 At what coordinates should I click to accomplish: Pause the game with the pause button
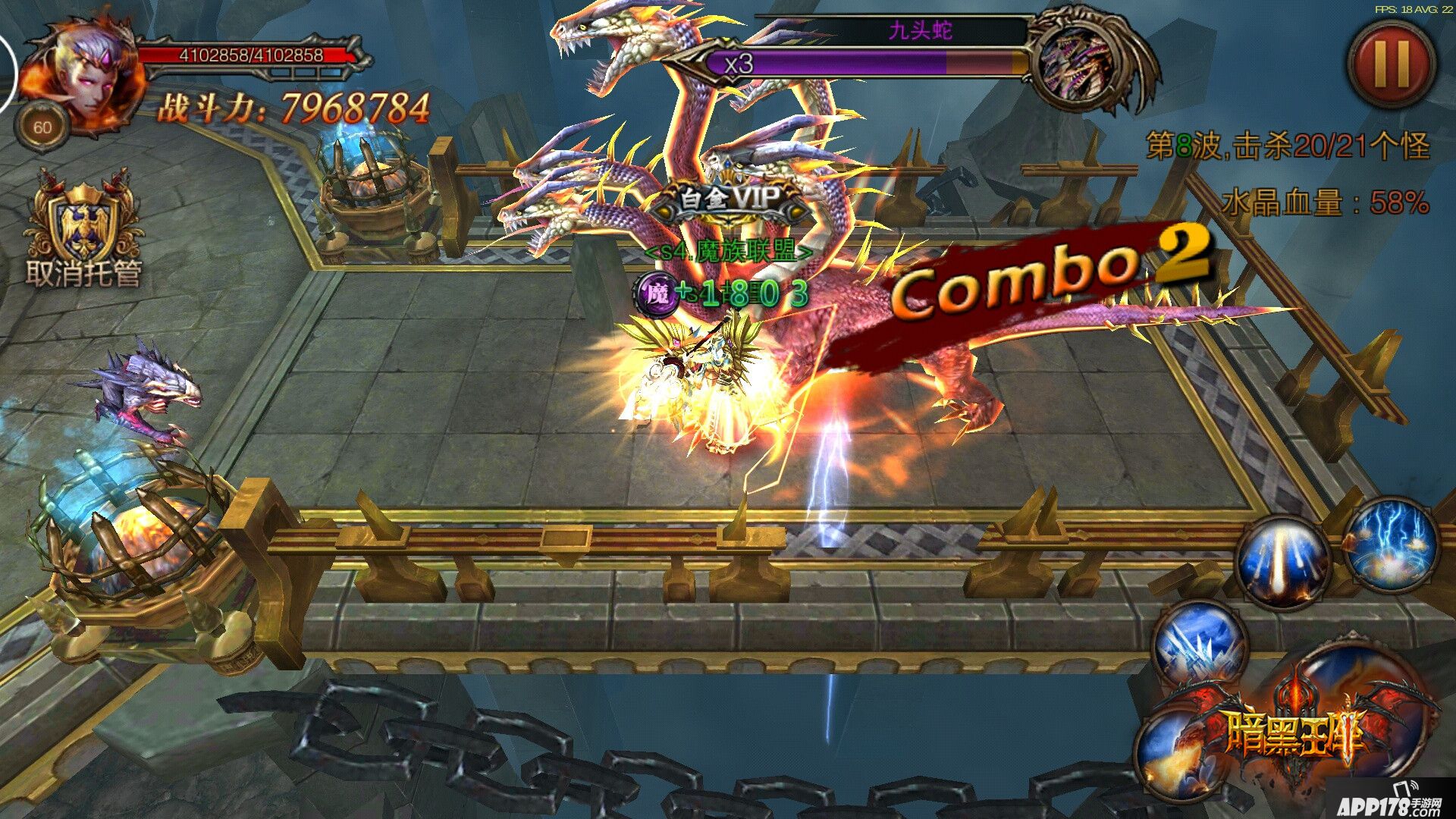tap(1392, 64)
